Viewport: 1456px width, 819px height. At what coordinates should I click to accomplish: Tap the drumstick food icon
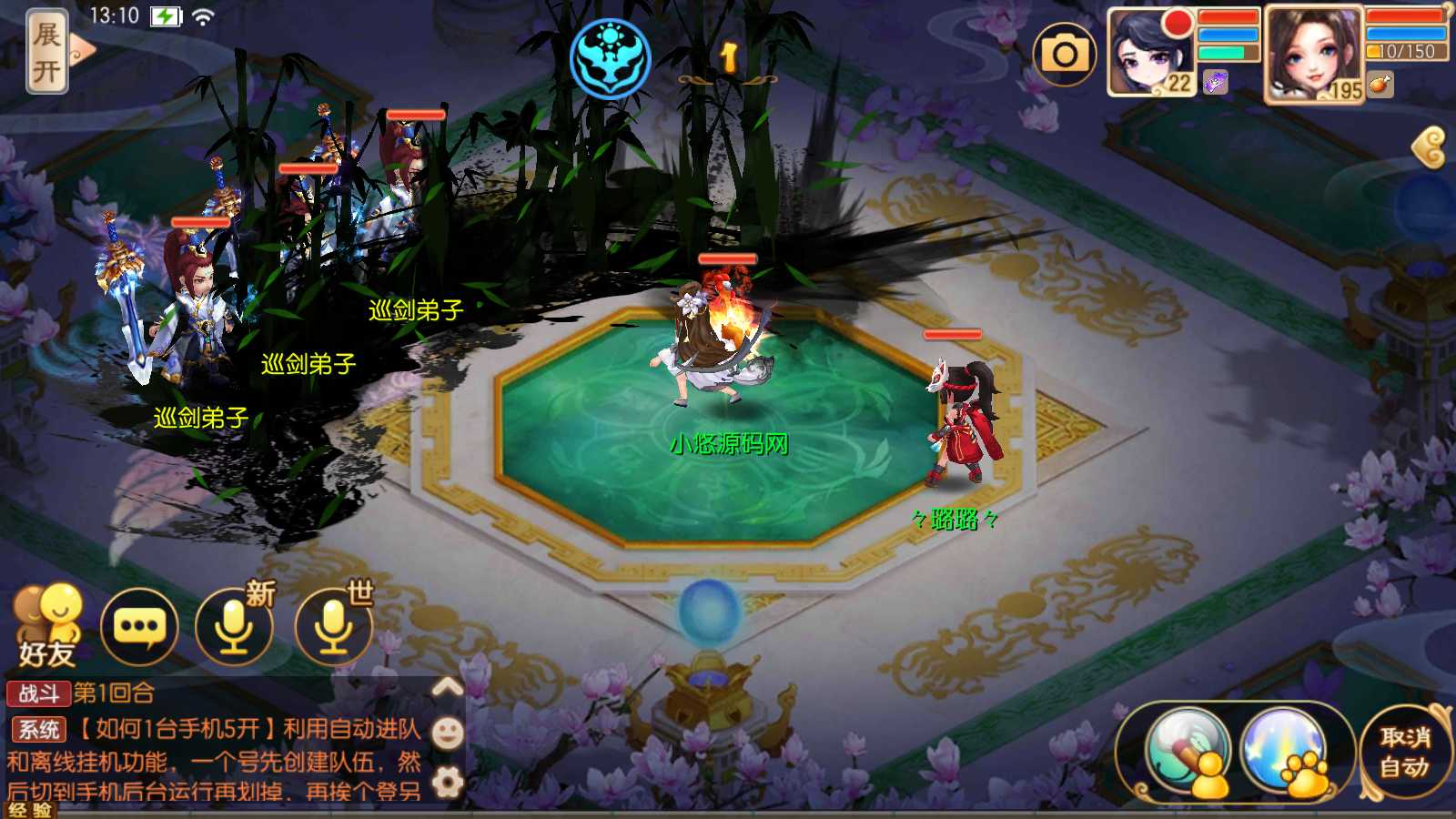click(1380, 85)
